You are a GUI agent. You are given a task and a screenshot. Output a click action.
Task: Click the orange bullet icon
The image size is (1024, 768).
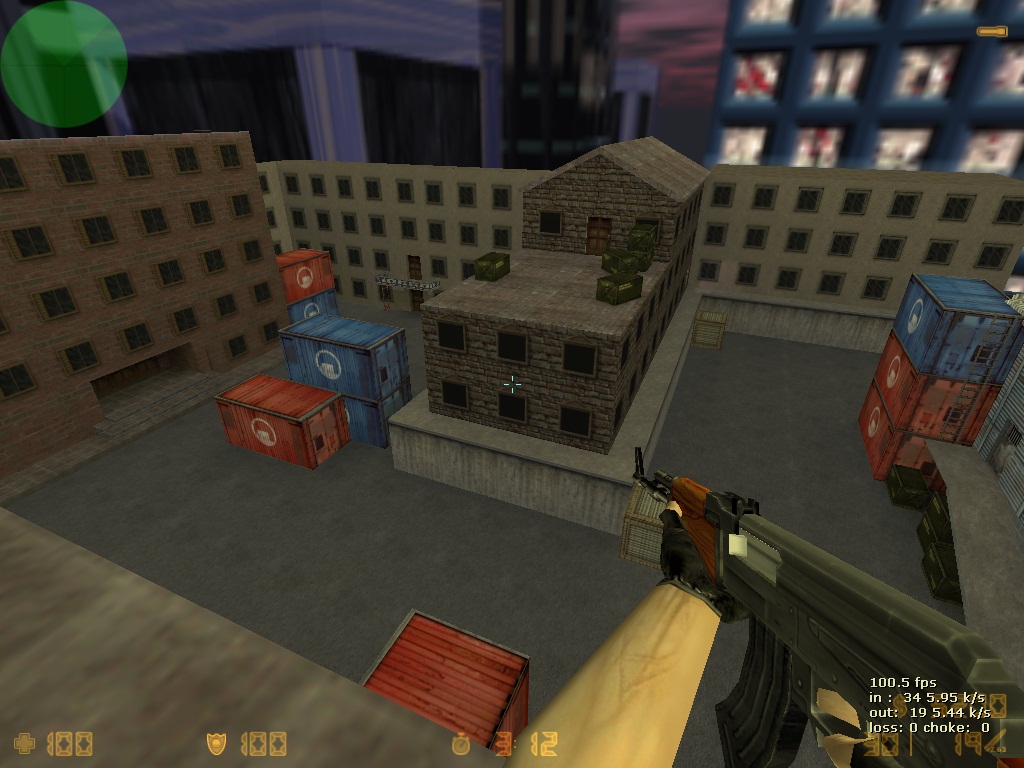pos(992,32)
